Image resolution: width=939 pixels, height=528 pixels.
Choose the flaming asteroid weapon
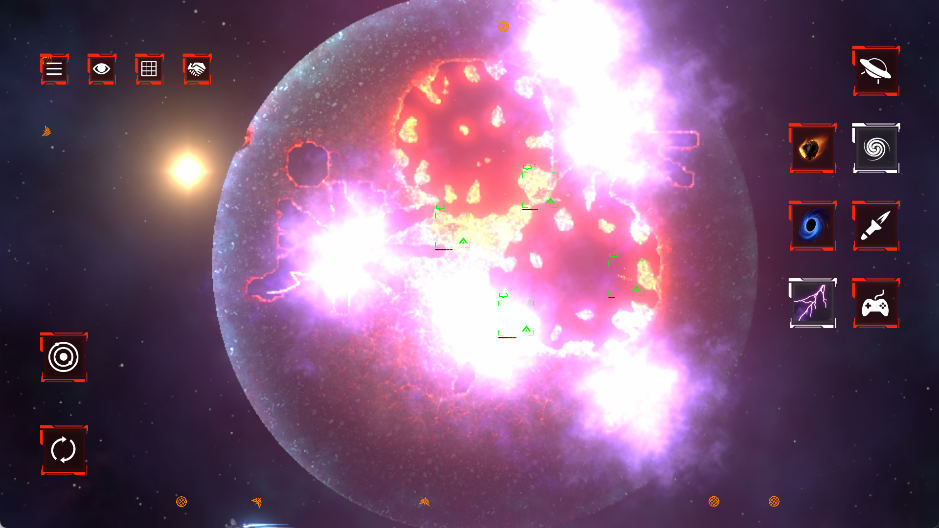point(812,149)
